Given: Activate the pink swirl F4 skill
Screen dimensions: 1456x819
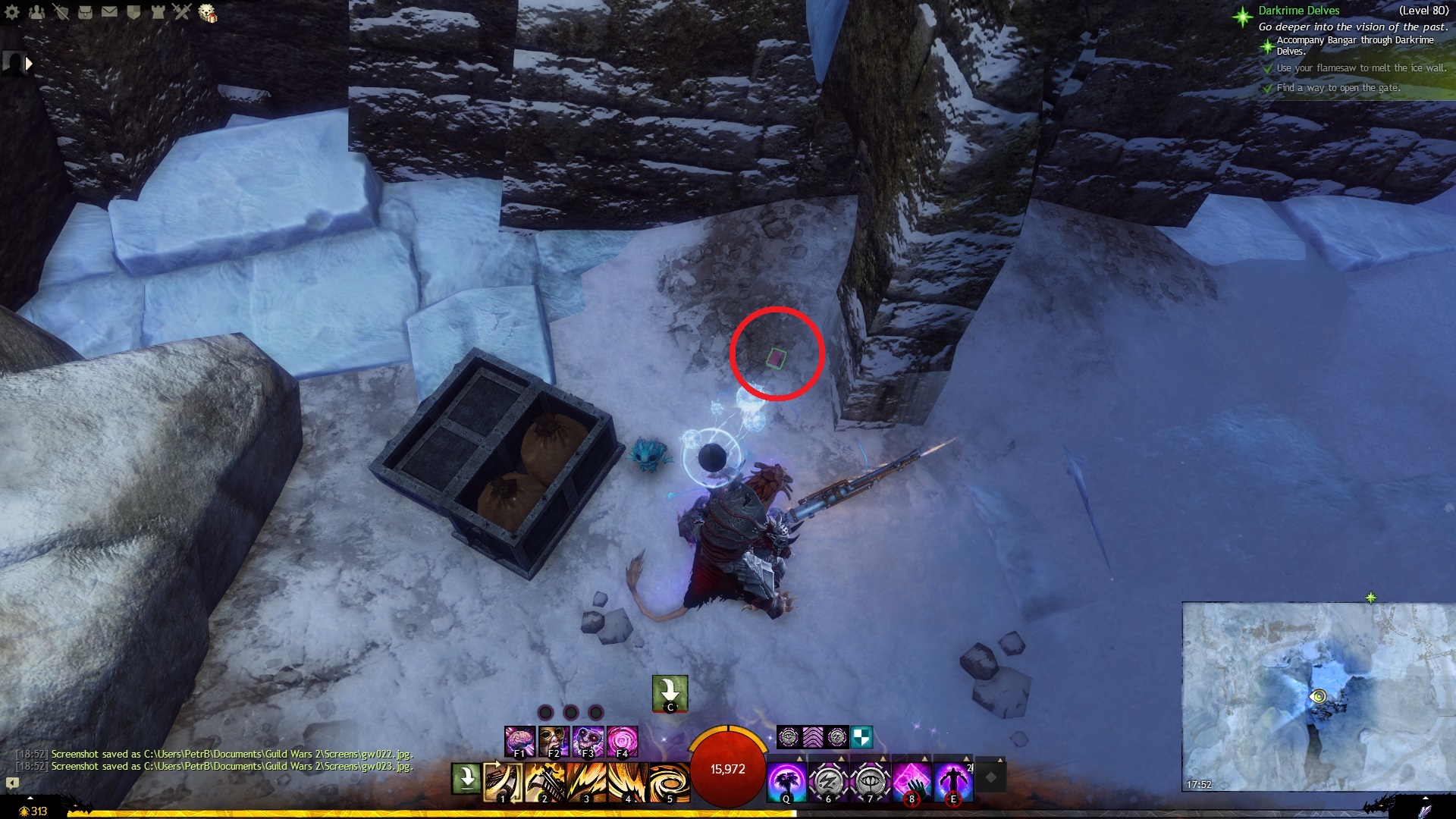Looking at the screenshot, I should [622, 741].
